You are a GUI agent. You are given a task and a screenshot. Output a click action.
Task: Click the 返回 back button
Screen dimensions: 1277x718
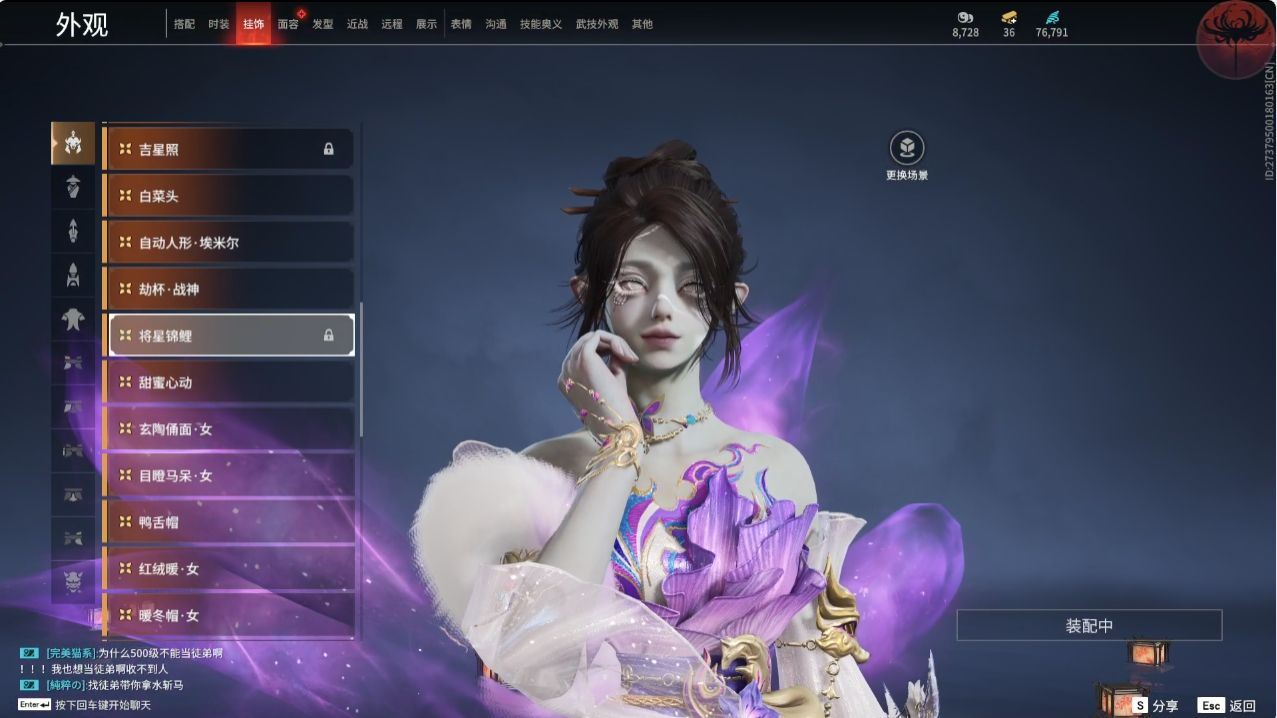[x=1228, y=705]
